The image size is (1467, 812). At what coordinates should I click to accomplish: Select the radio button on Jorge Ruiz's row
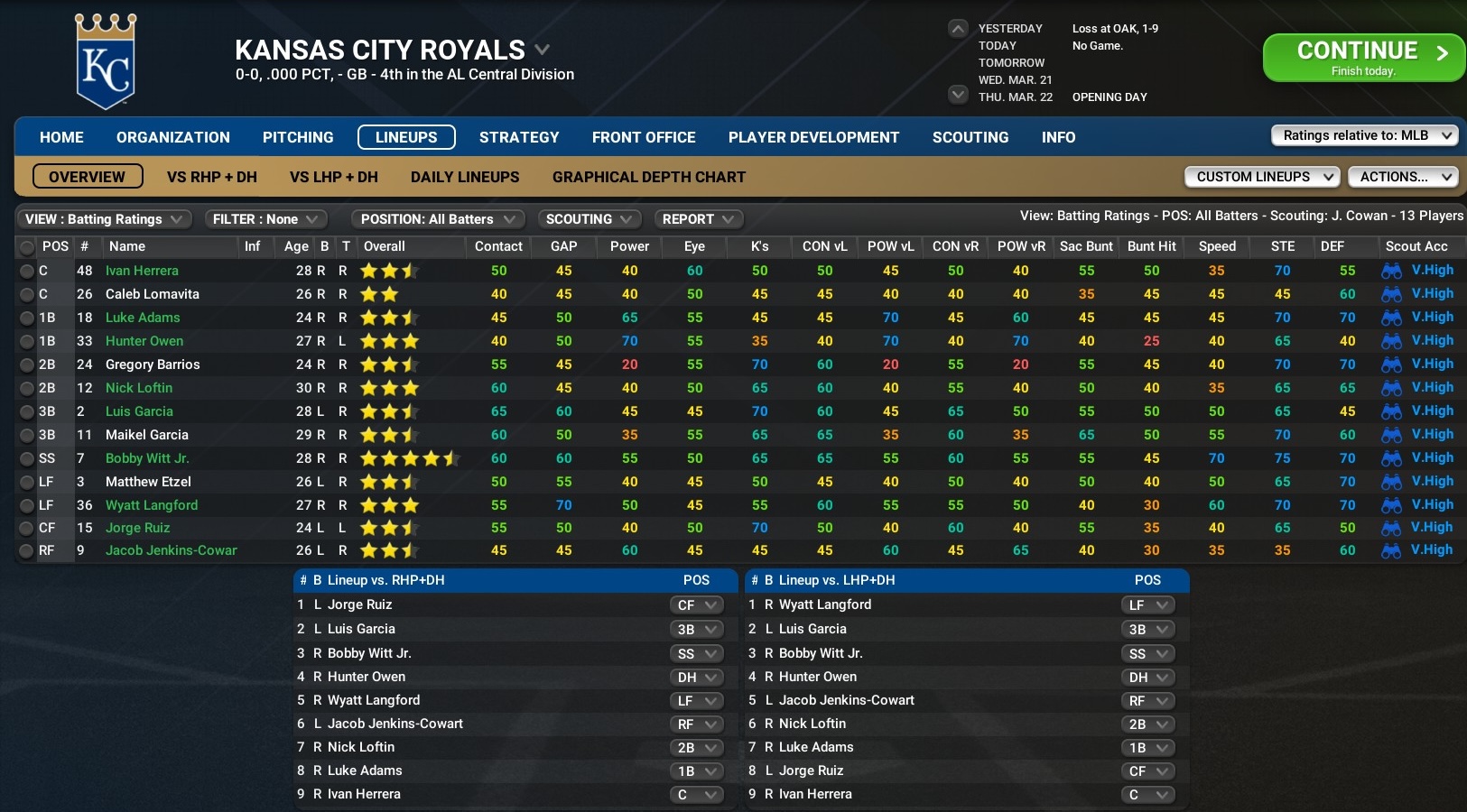(x=26, y=528)
